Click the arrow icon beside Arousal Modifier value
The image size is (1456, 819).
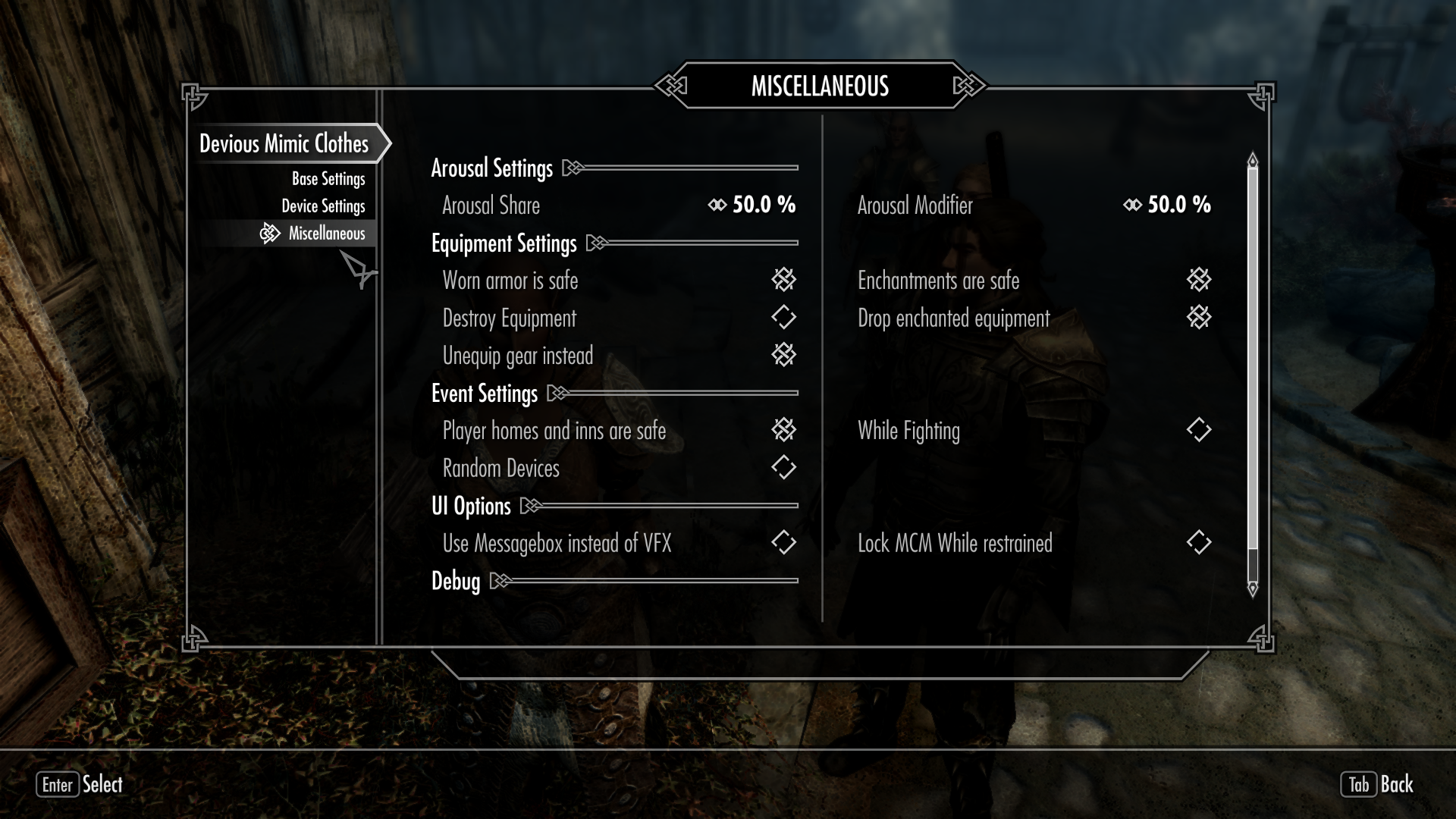coord(1131,205)
